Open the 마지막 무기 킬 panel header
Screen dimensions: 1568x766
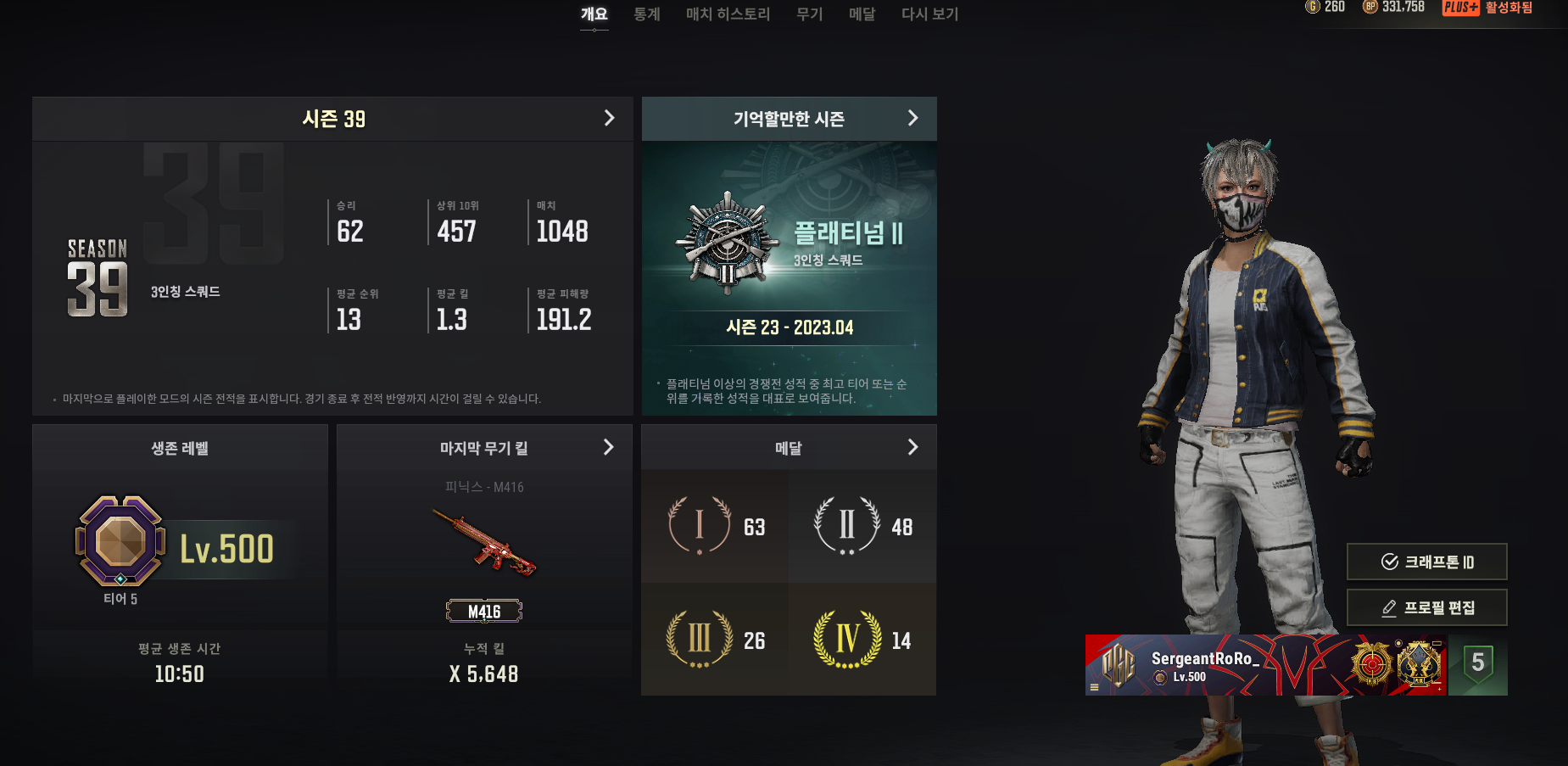coord(484,448)
